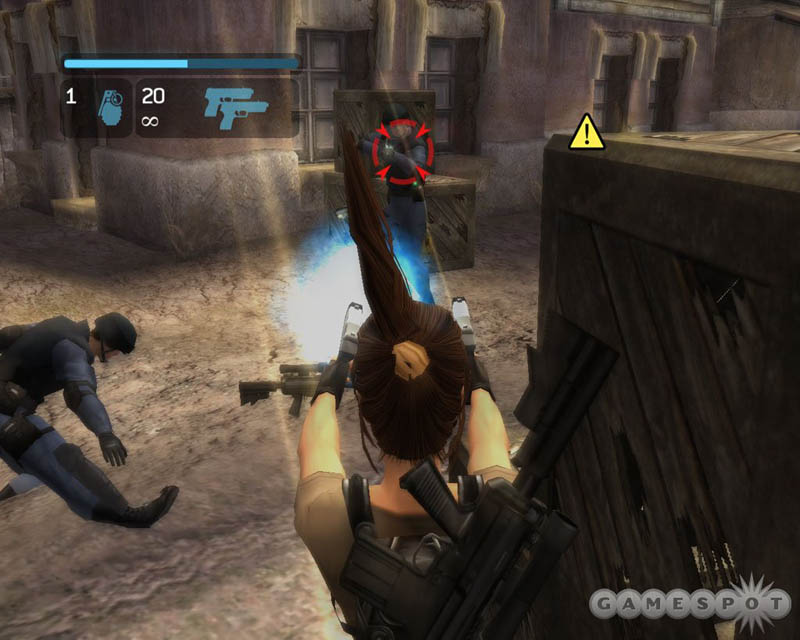The image size is (800, 640).
Task: Click the red target lock reticle
Action: click(402, 151)
